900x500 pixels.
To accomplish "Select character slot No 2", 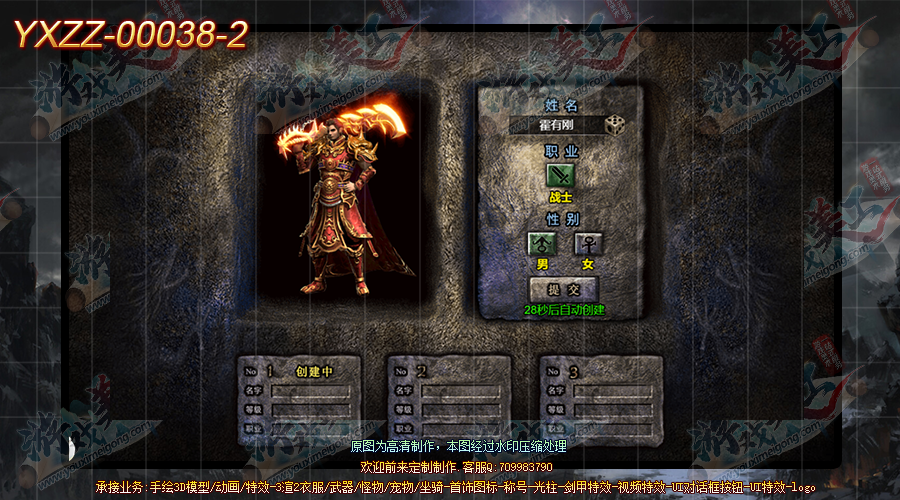I will [x=449, y=400].
